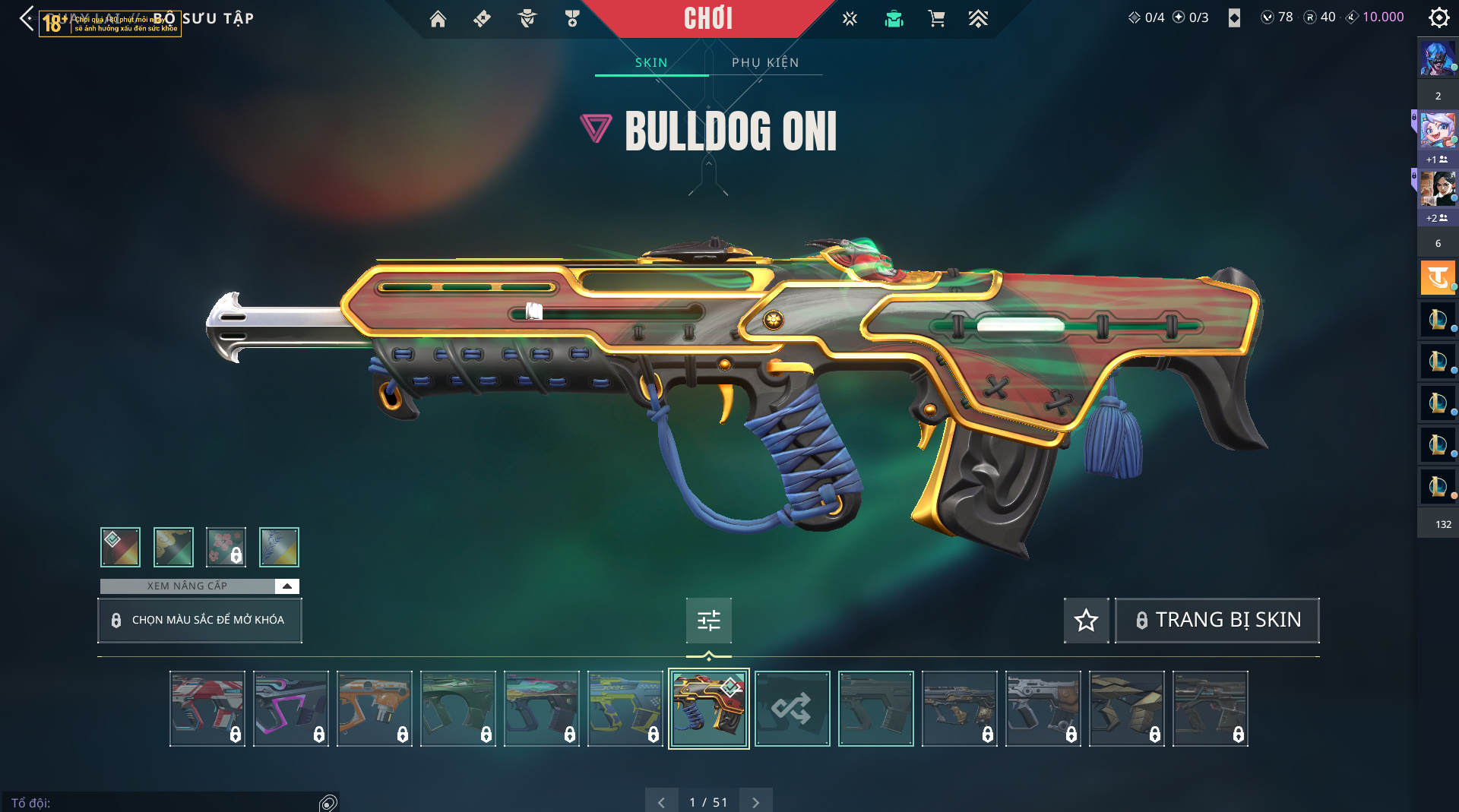Click the red CHƠI play button

pyautogui.click(x=707, y=18)
